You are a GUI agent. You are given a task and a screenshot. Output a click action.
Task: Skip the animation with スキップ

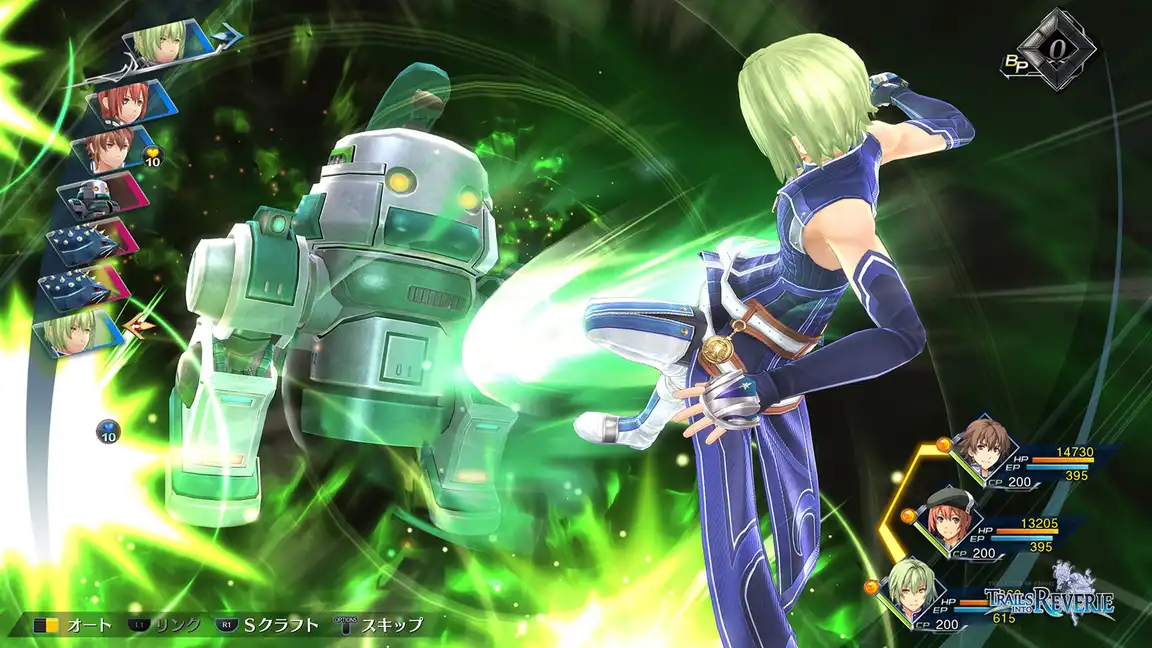point(378,626)
